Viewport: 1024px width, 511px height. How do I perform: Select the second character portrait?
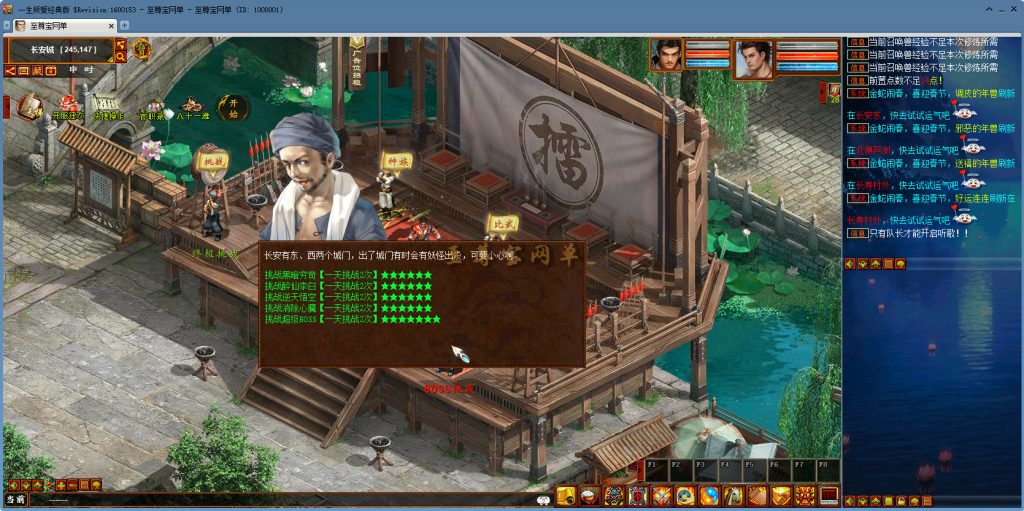(x=753, y=58)
